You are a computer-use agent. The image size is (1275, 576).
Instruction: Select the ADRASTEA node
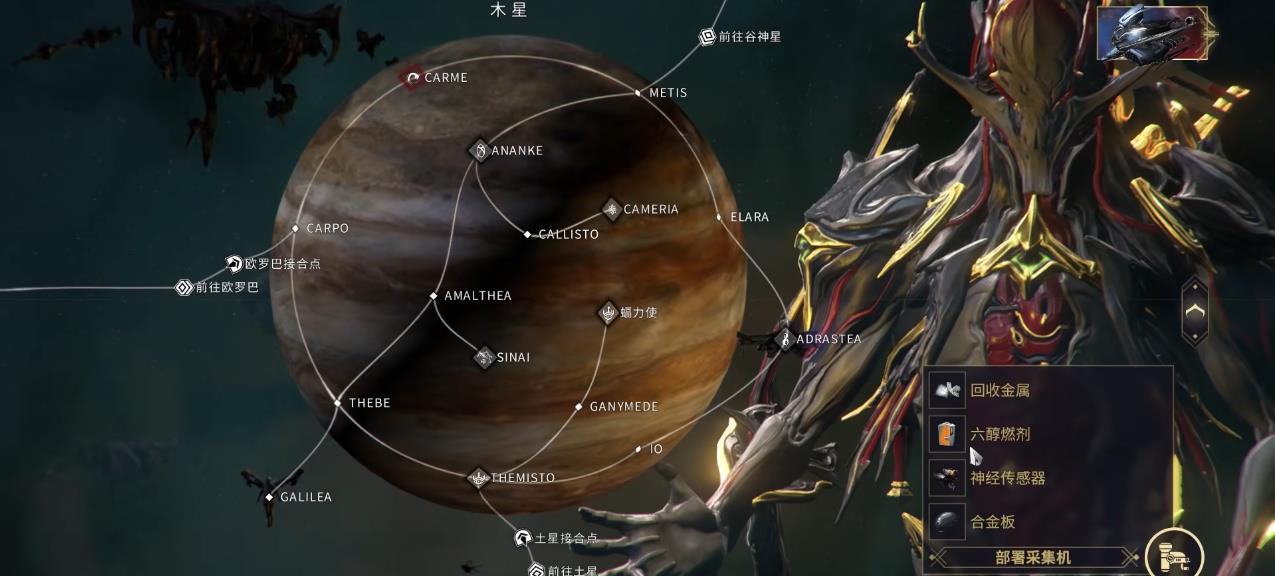[785, 340]
